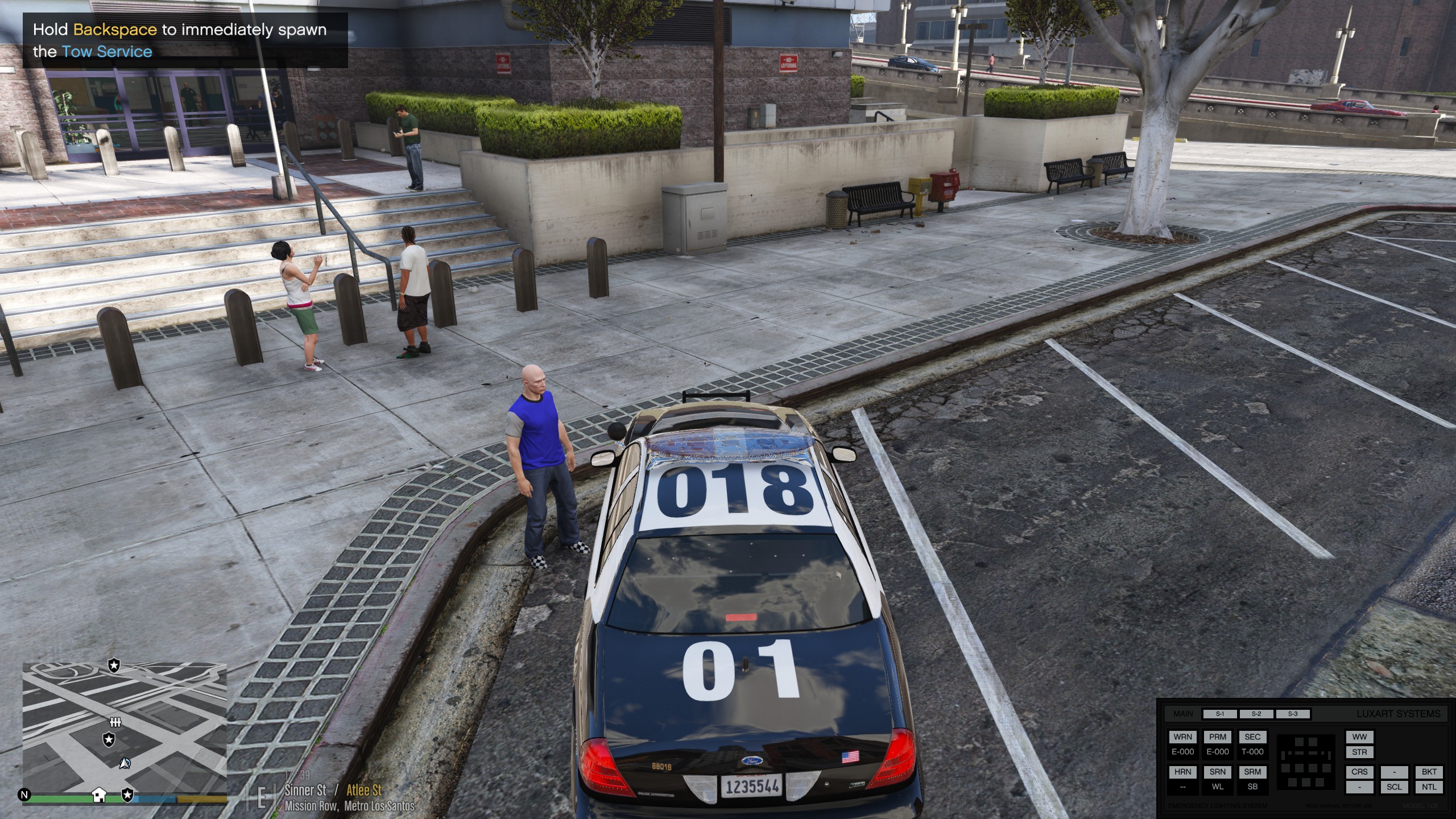Open the Tow Service link in the hint
The image size is (1456, 819).
tap(107, 52)
